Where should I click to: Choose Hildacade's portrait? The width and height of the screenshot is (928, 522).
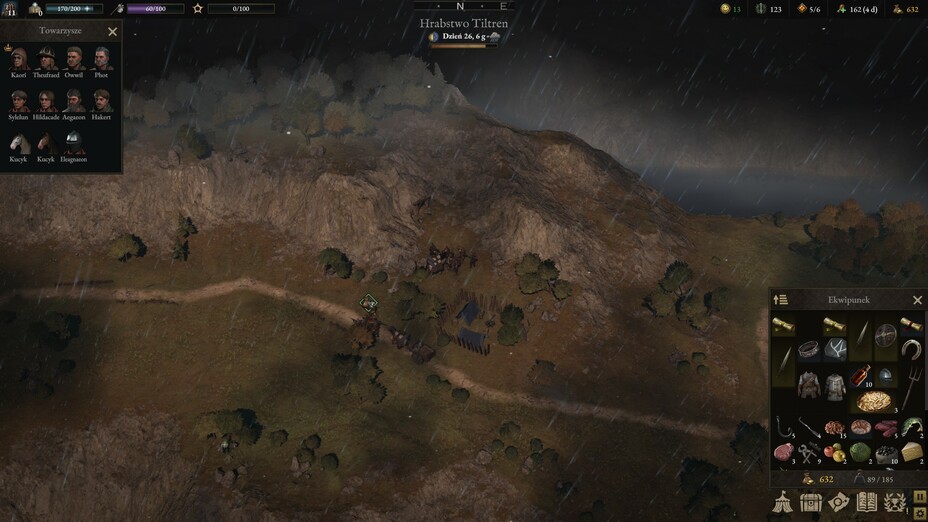point(46,100)
